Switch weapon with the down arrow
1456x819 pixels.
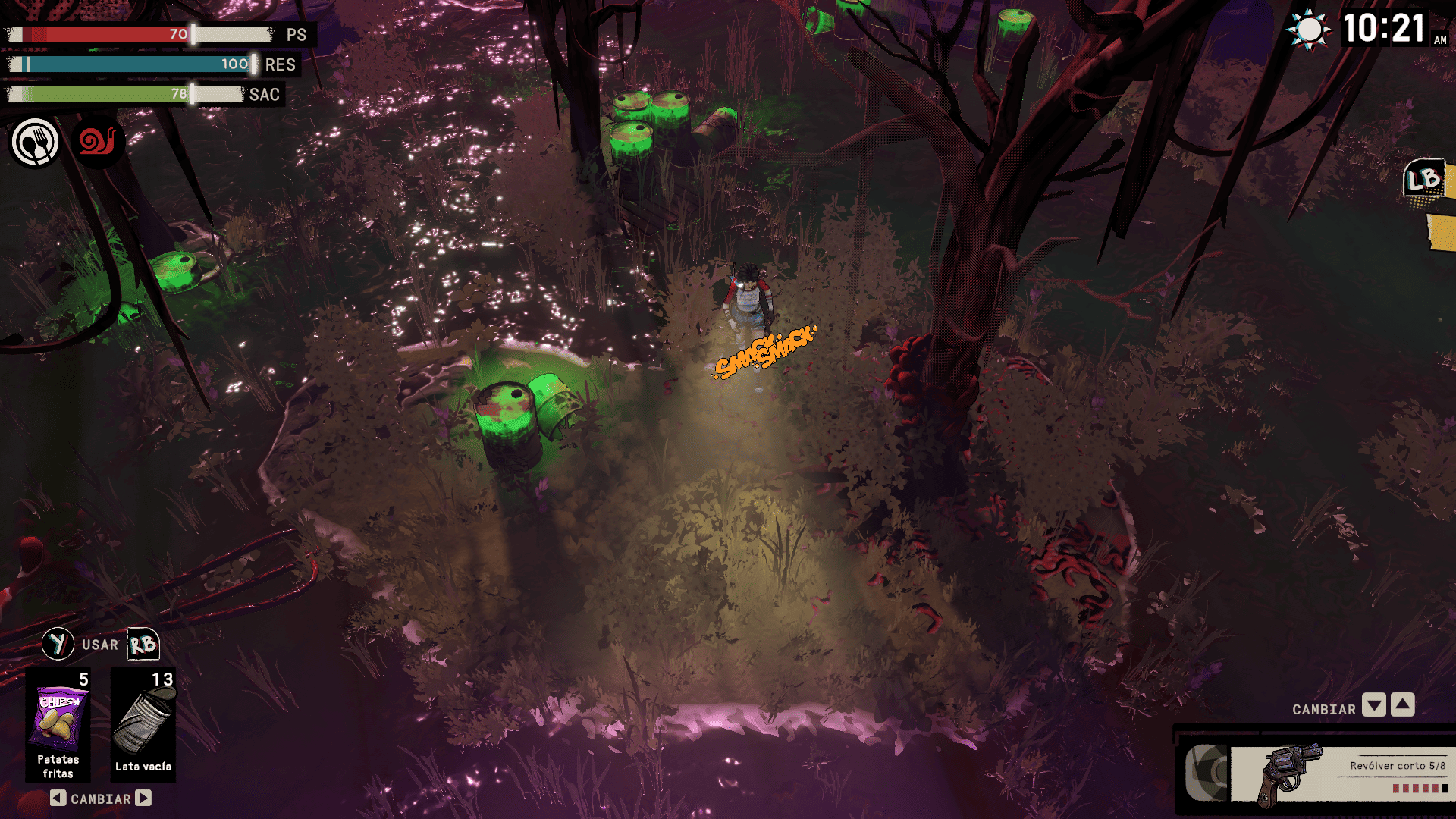1374,705
